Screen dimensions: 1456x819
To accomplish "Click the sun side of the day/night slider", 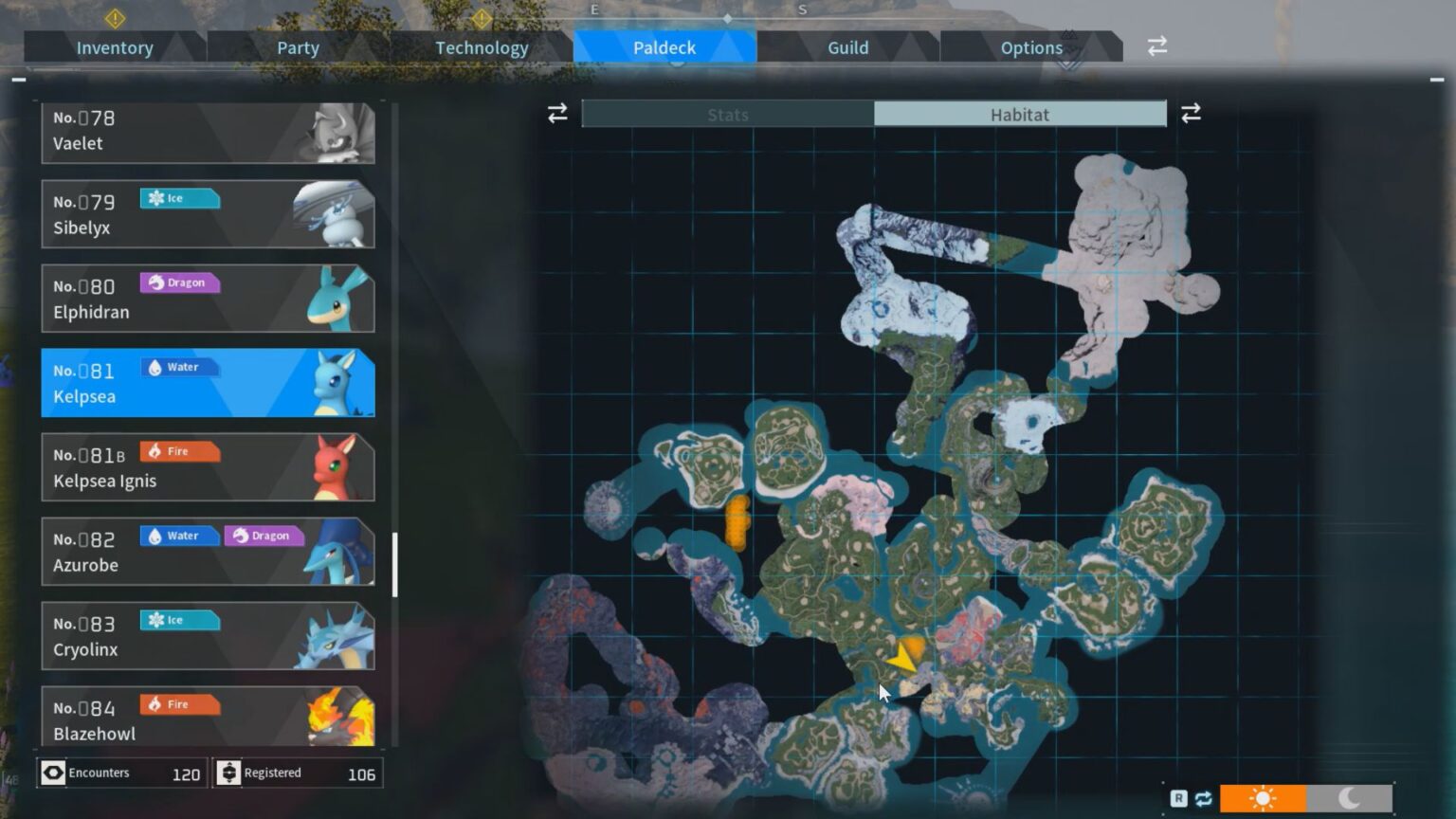I will pyautogui.click(x=1264, y=799).
